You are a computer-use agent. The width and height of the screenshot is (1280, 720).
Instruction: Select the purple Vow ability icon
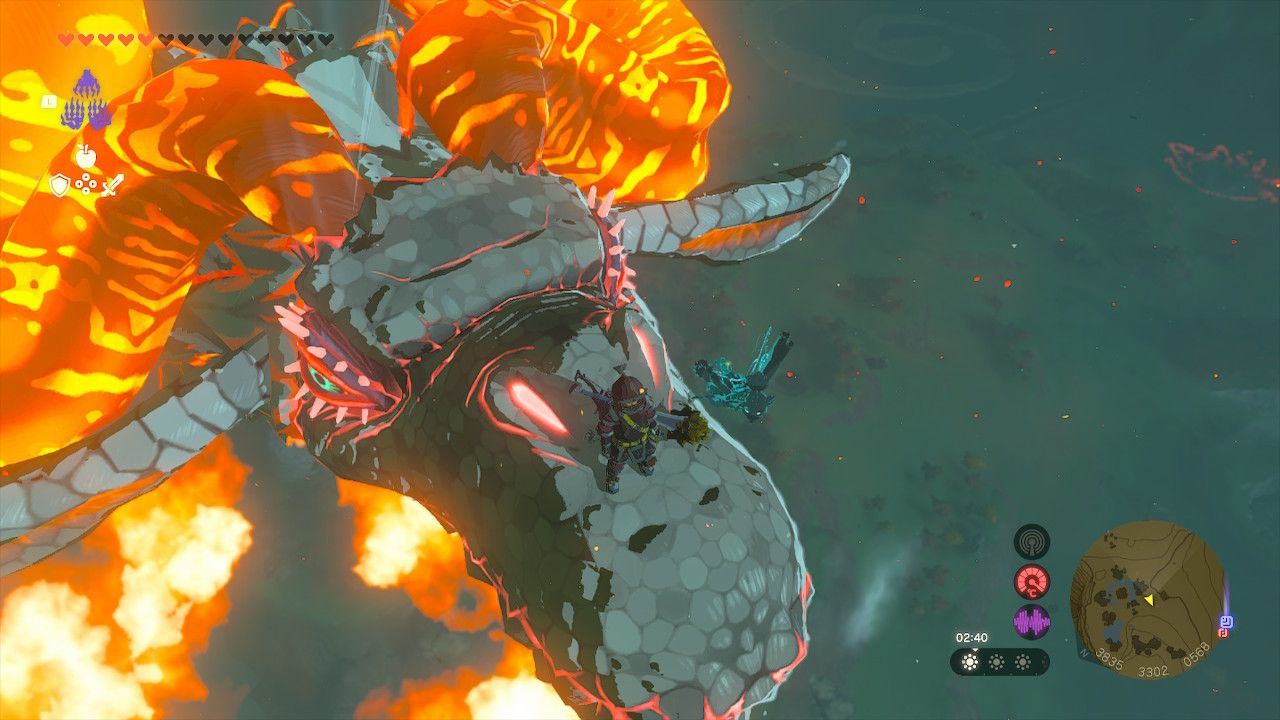(84, 99)
